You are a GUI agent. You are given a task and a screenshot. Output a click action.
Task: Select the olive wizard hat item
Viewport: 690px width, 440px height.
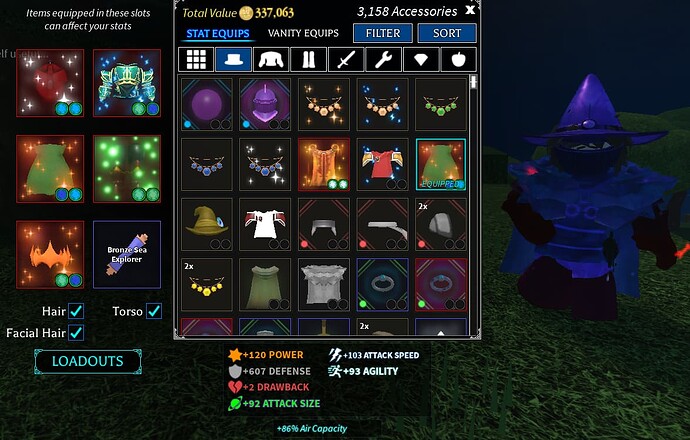pos(206,223)
